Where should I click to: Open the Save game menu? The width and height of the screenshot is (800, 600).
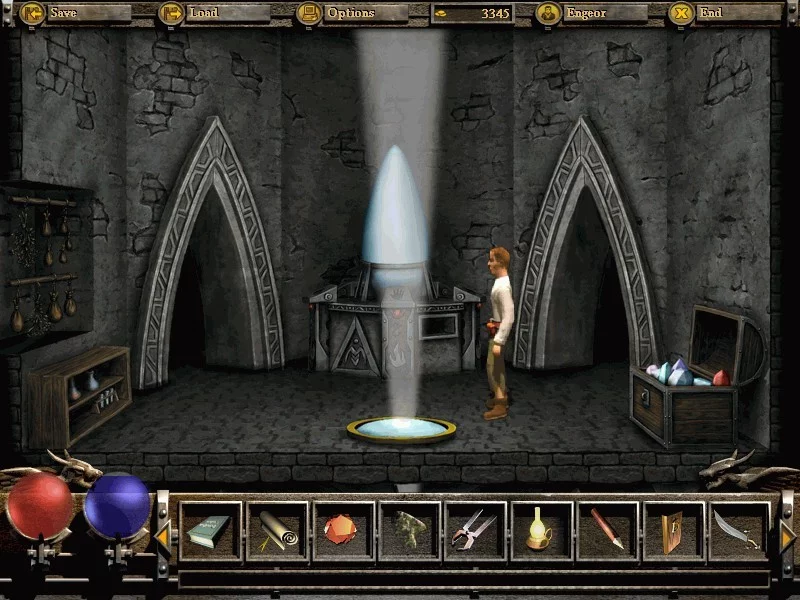click(x=62, y=14)
